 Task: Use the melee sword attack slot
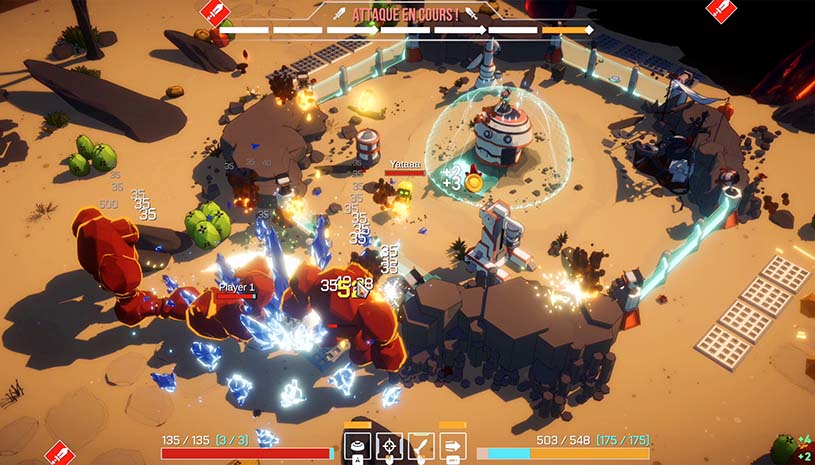click(x=421, y=446)
